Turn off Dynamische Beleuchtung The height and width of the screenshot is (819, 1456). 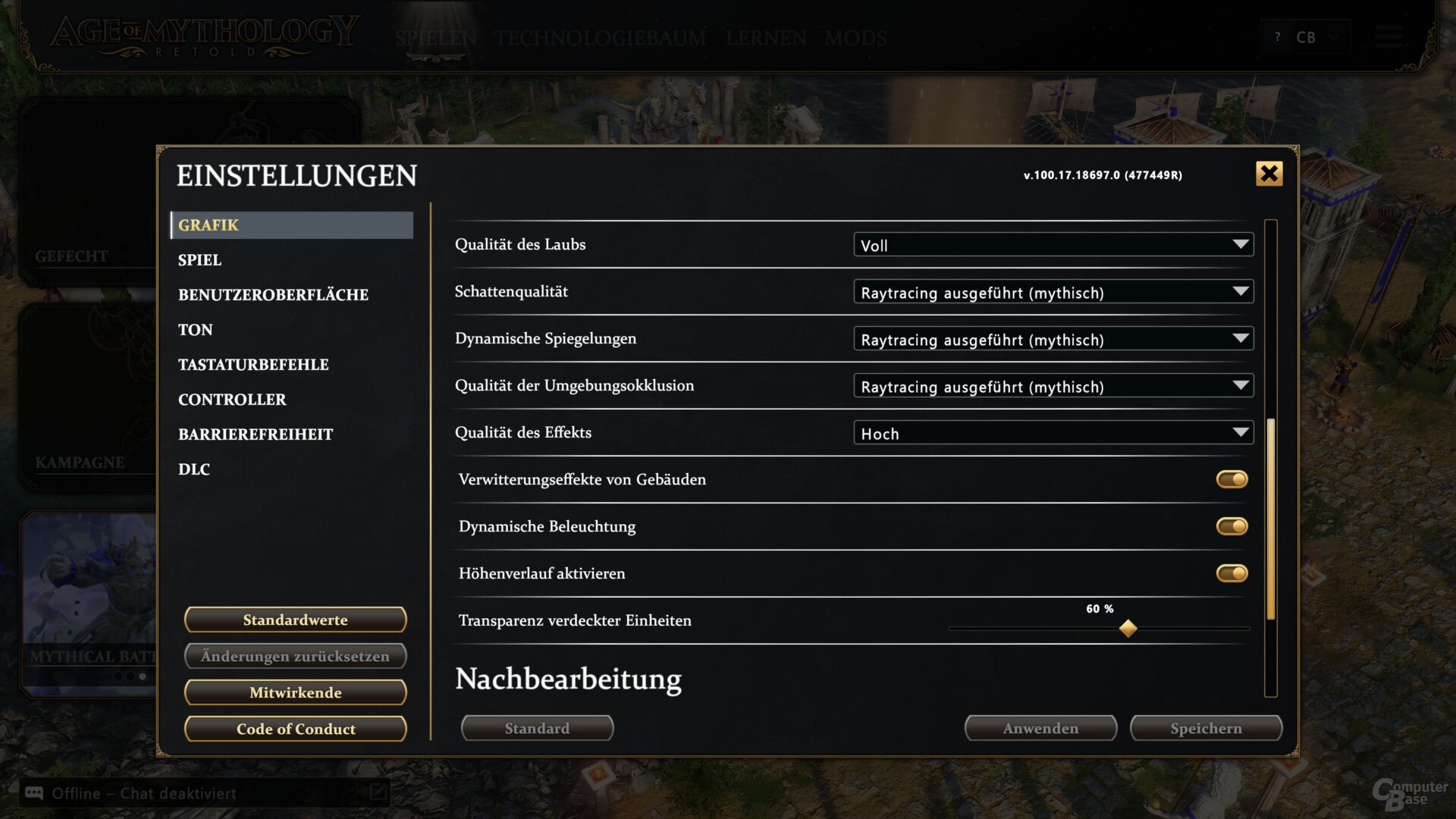1231,526
